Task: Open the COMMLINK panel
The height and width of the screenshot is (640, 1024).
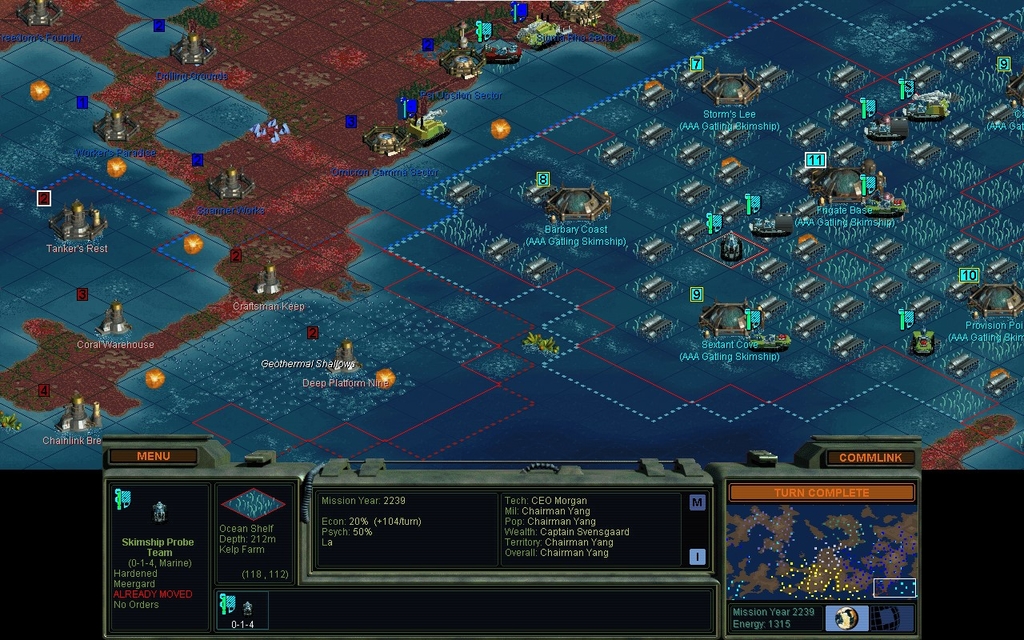Action: click(870, 457)
